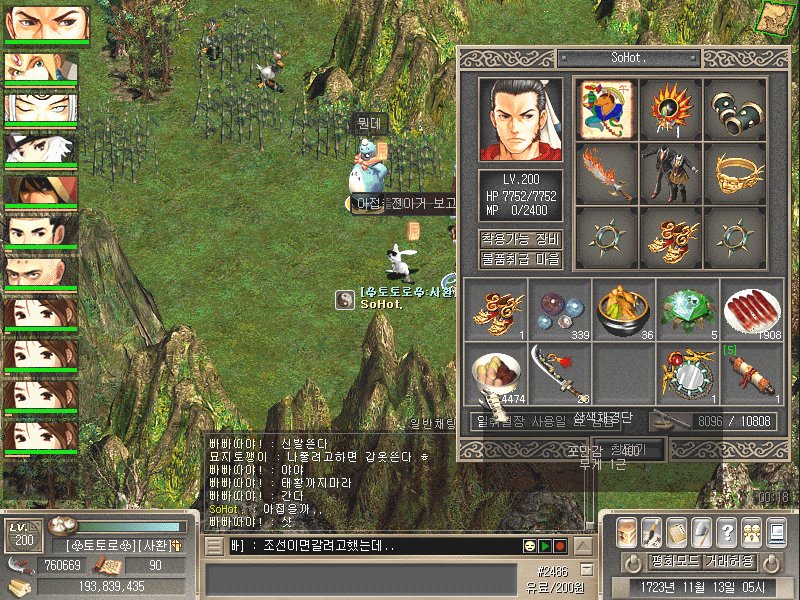The image size is (800, 600).
Task: Choose the black-and-gold bracers slot
Action: tap(735, 109)
